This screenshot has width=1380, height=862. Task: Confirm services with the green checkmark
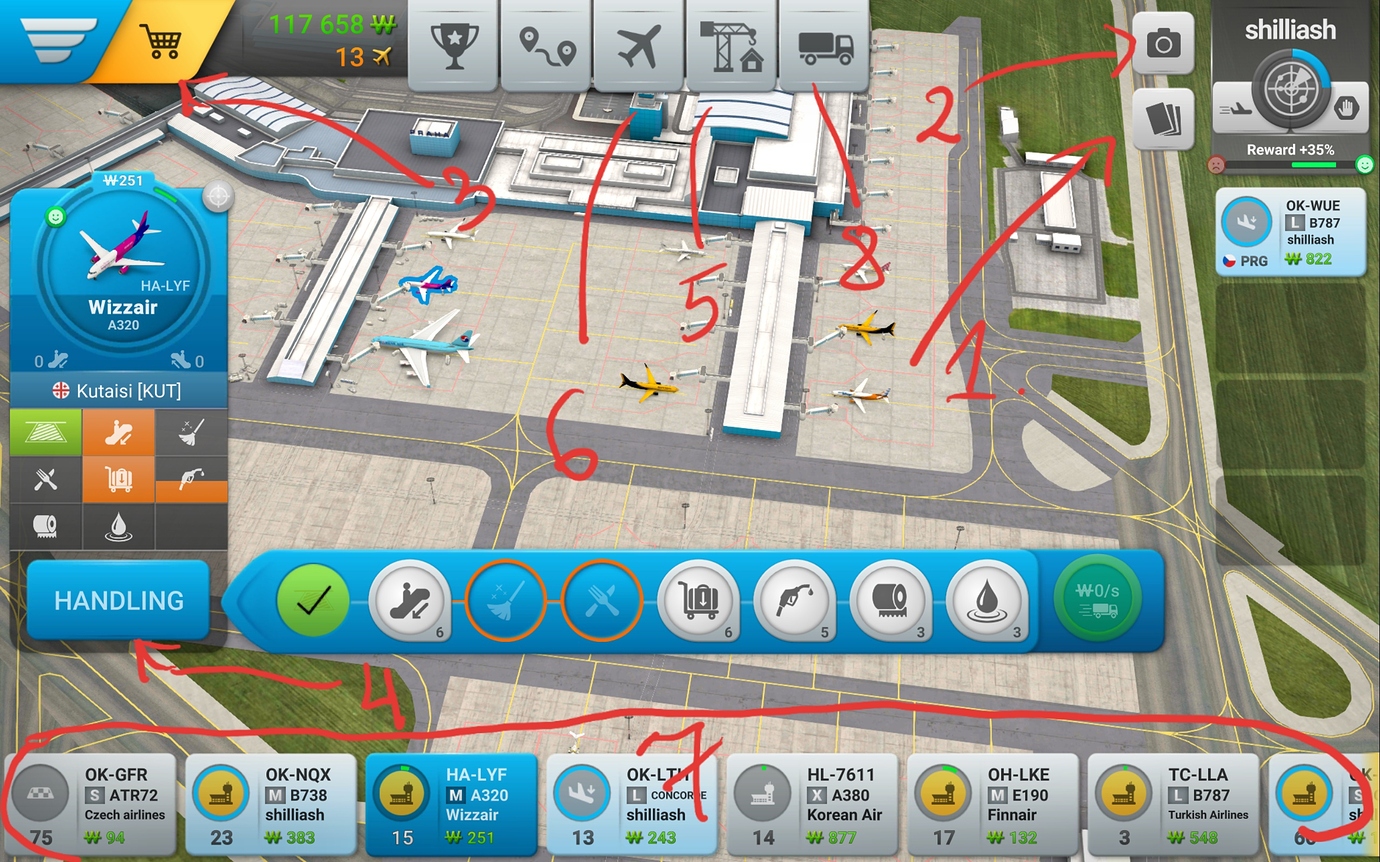pyautogui.click(x=313, y=601)
